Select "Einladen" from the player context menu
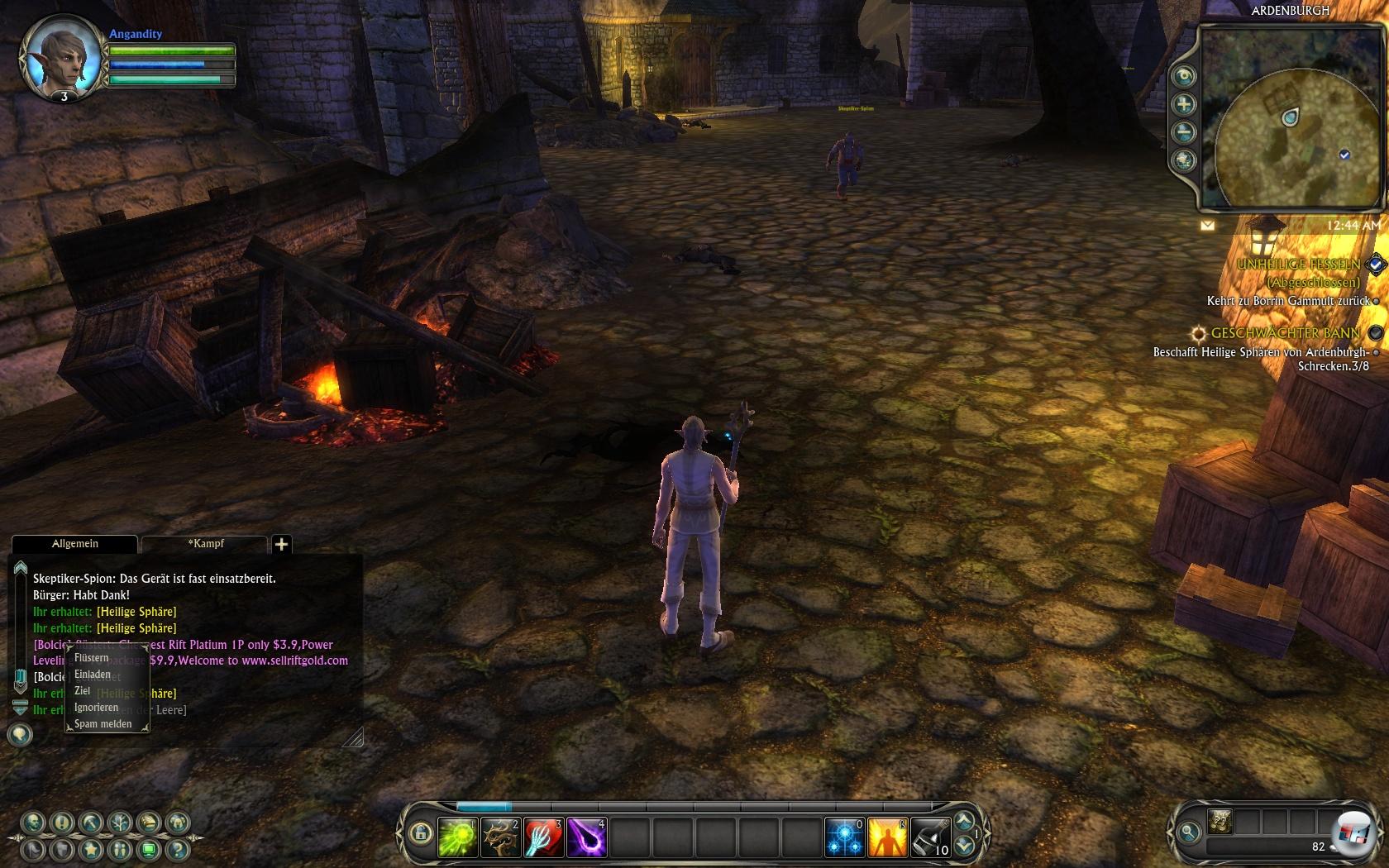Viewport: 1389px width, 868px height. [x=93, y=675]
